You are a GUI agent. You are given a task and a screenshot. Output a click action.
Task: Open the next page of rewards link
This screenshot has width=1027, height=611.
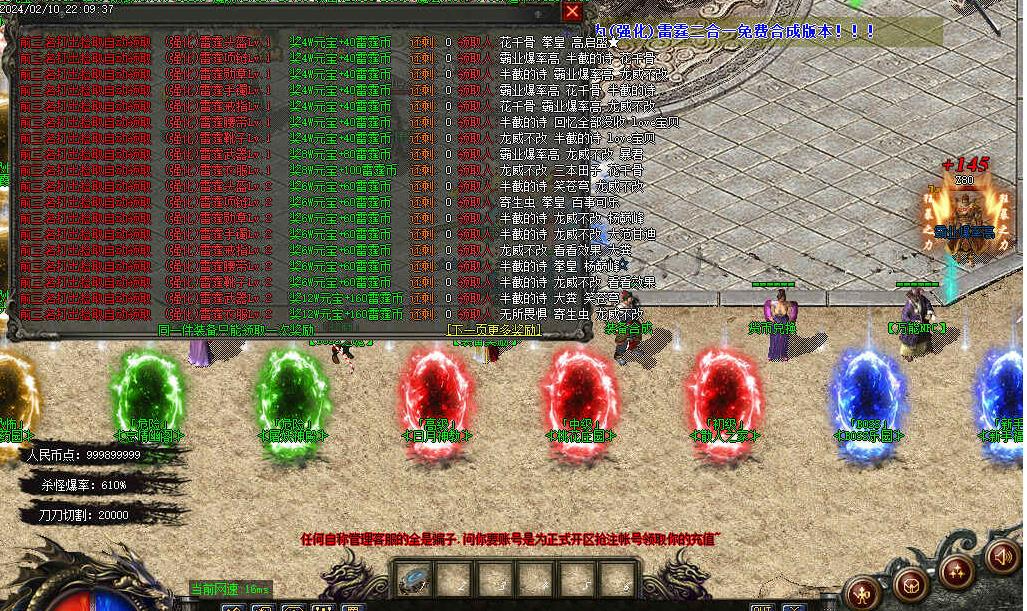click(x=494, y=329)
